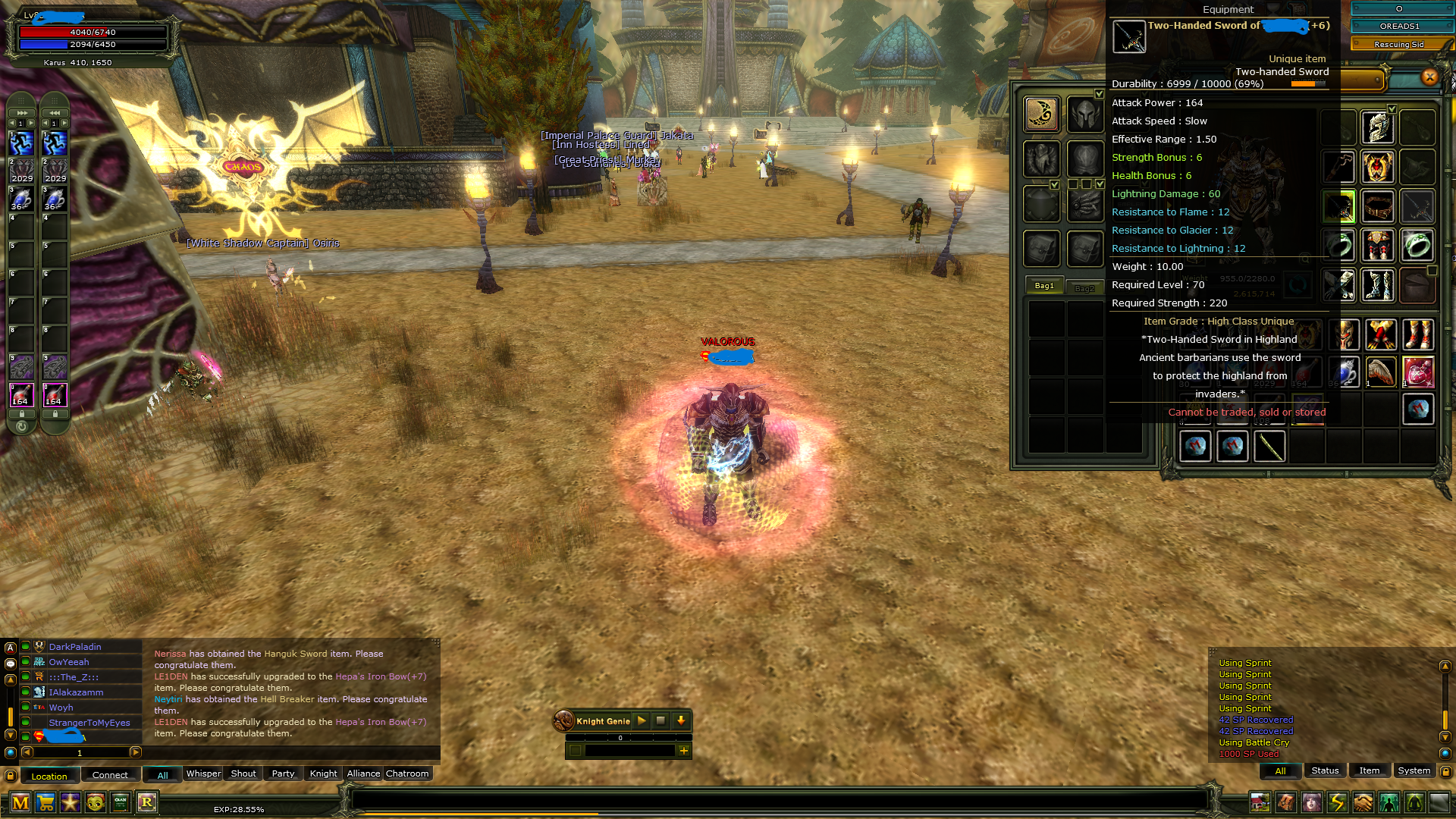Select the Whisper chat channel
Viewport: 1456px width, 819px height.
pos(203,773)
